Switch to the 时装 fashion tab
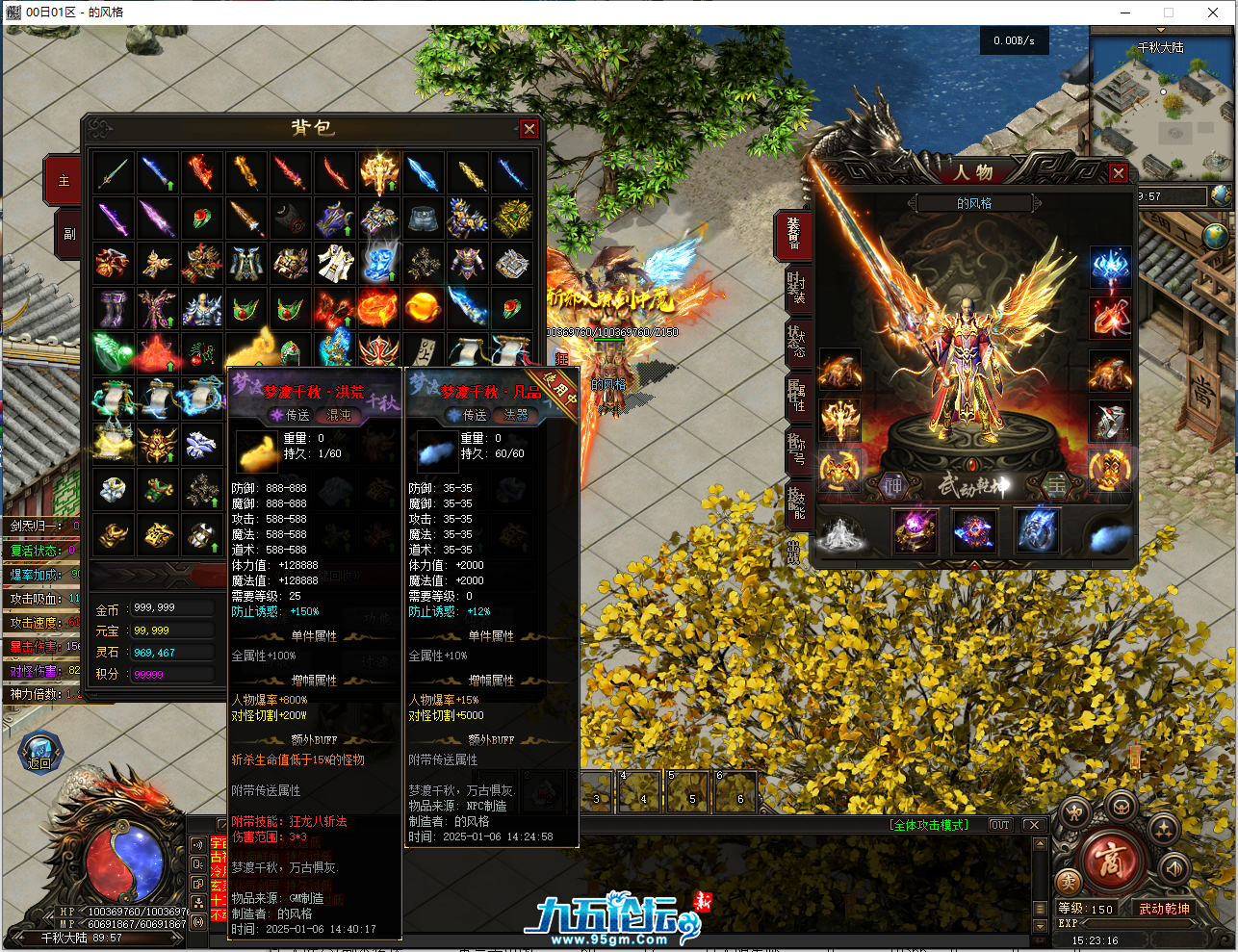 click(x=796, y=288)
